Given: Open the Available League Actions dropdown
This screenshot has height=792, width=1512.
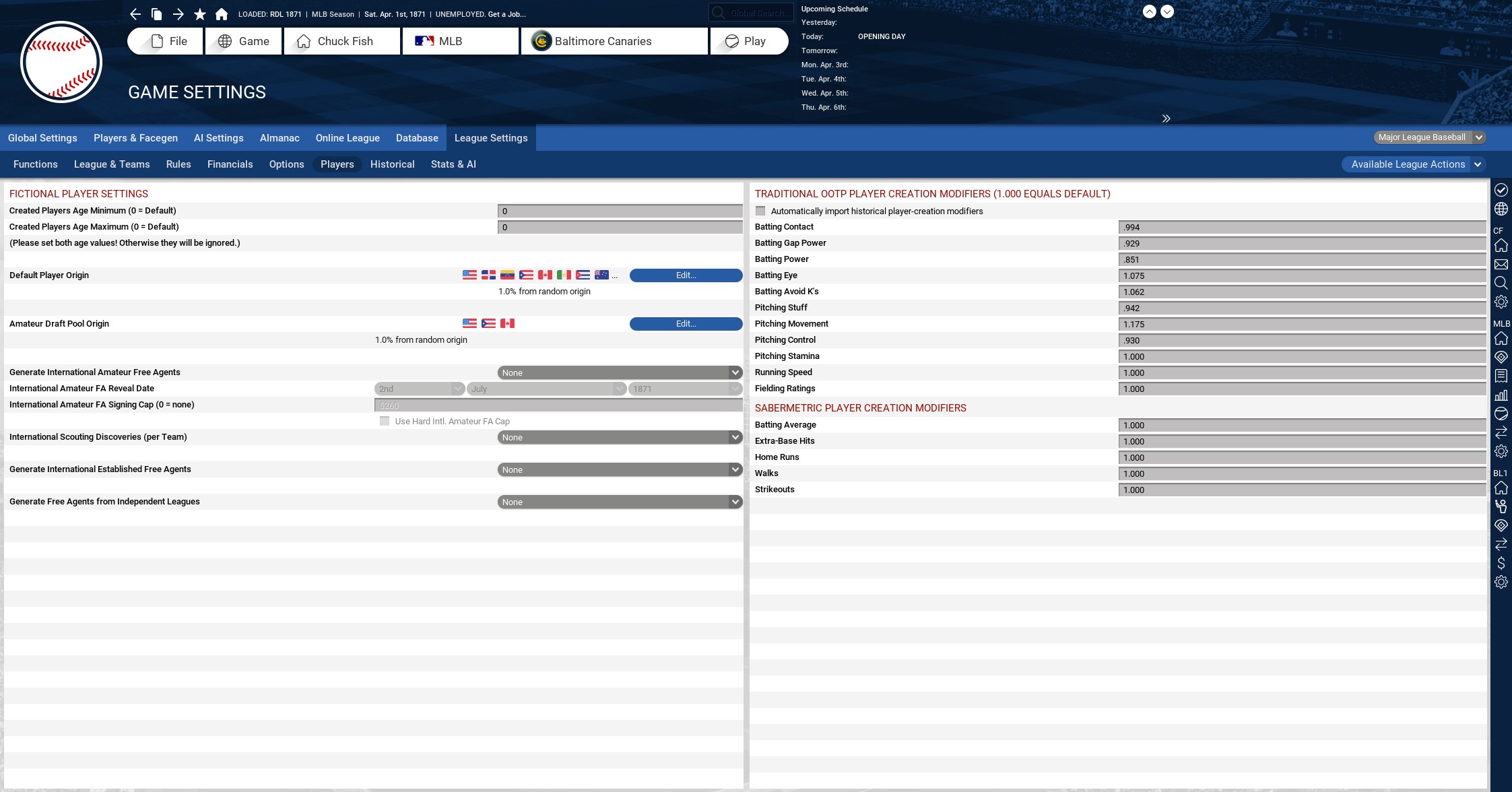Looking at the screenshot, I should [x=1413, y=164].
